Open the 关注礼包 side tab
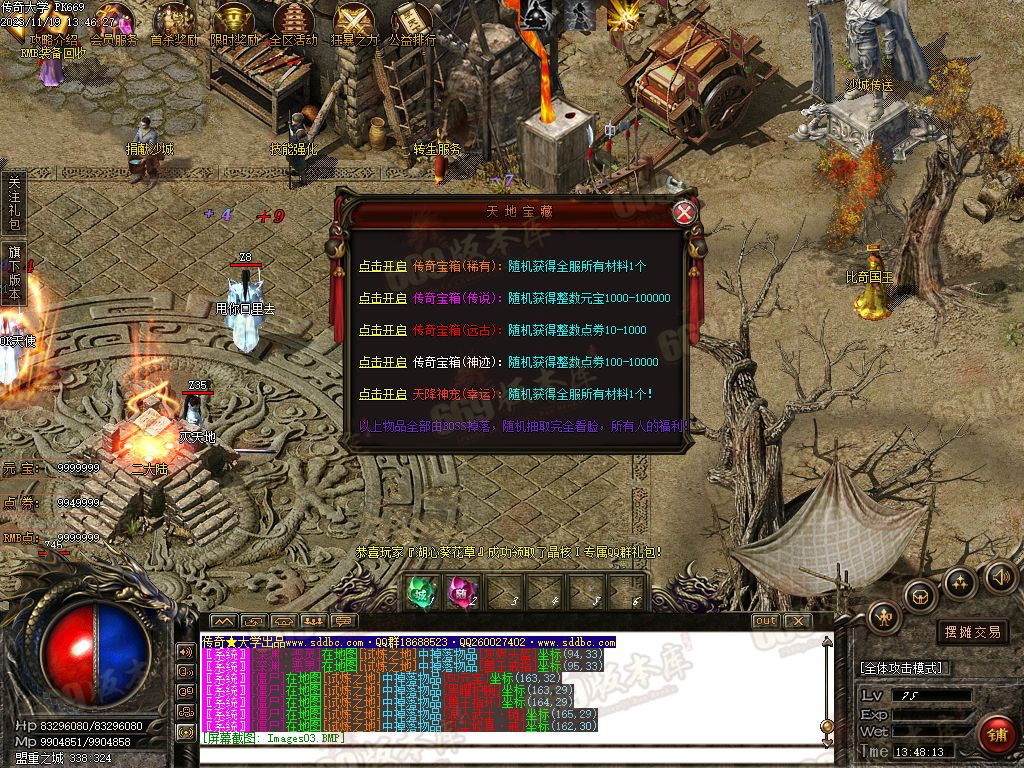1024x768 pixels. (14, 201)
